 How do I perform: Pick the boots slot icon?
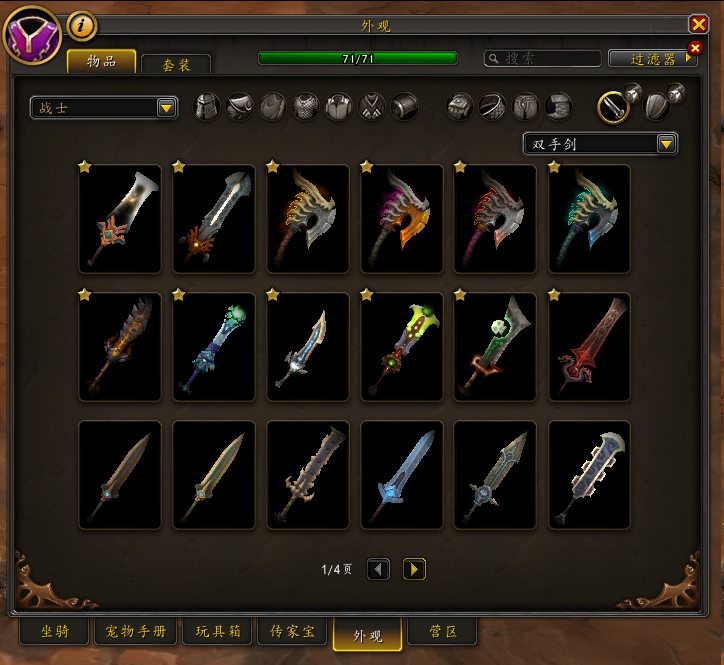559,106
